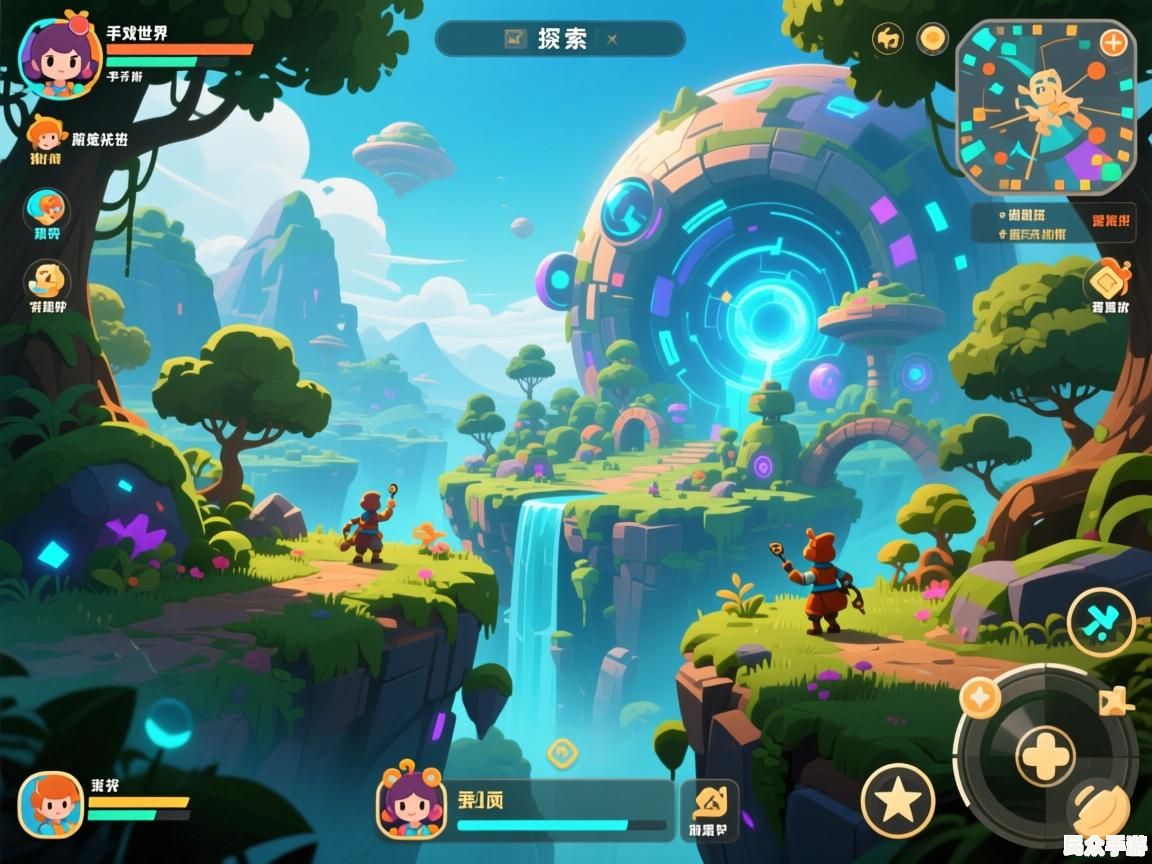Click the back arrow icon beside the minimap
Image resolution: width=1152 pixels, height=864 pixels.
click(888, 39)
